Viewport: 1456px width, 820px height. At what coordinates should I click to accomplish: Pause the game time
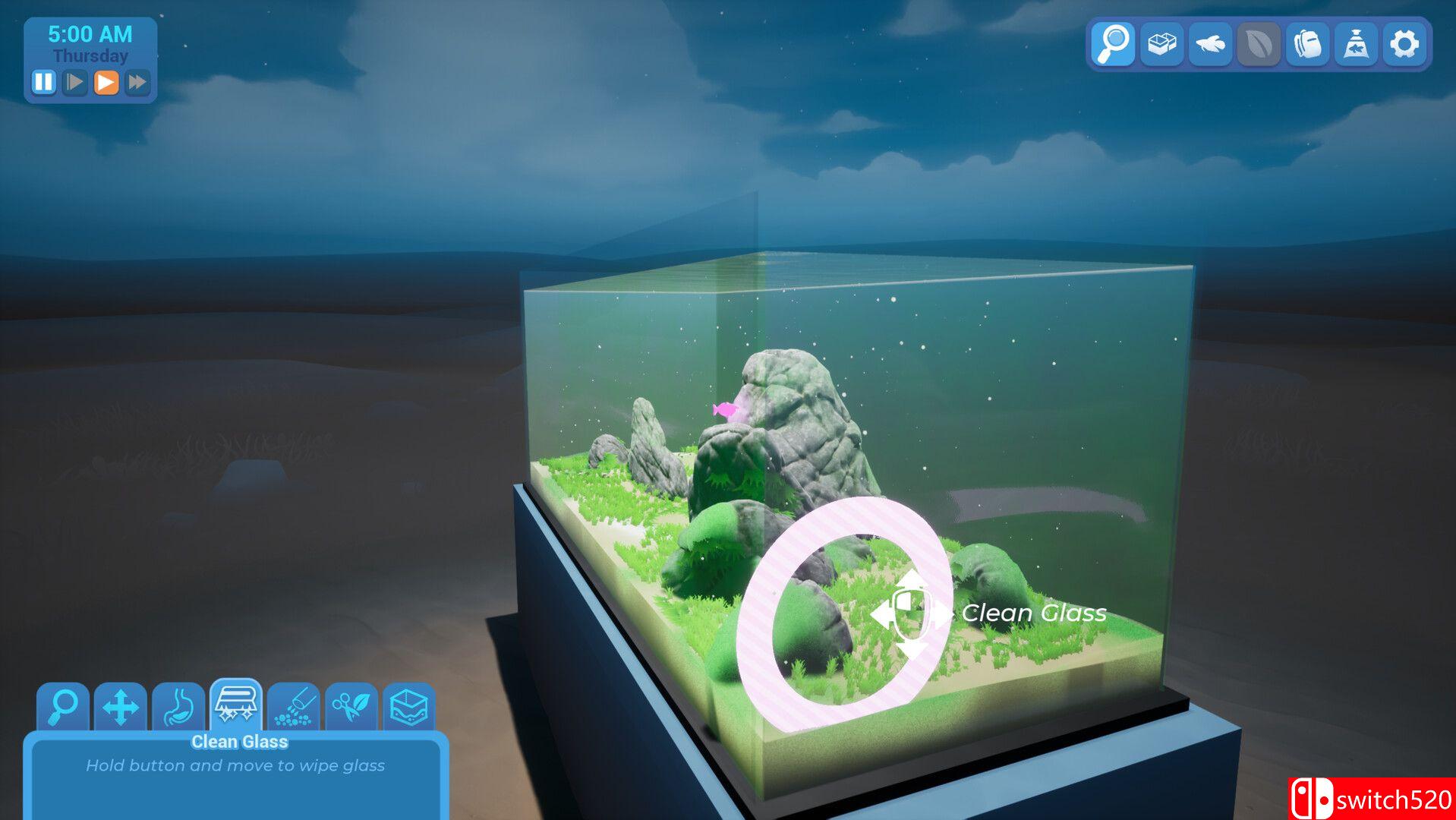pos(43,82)
